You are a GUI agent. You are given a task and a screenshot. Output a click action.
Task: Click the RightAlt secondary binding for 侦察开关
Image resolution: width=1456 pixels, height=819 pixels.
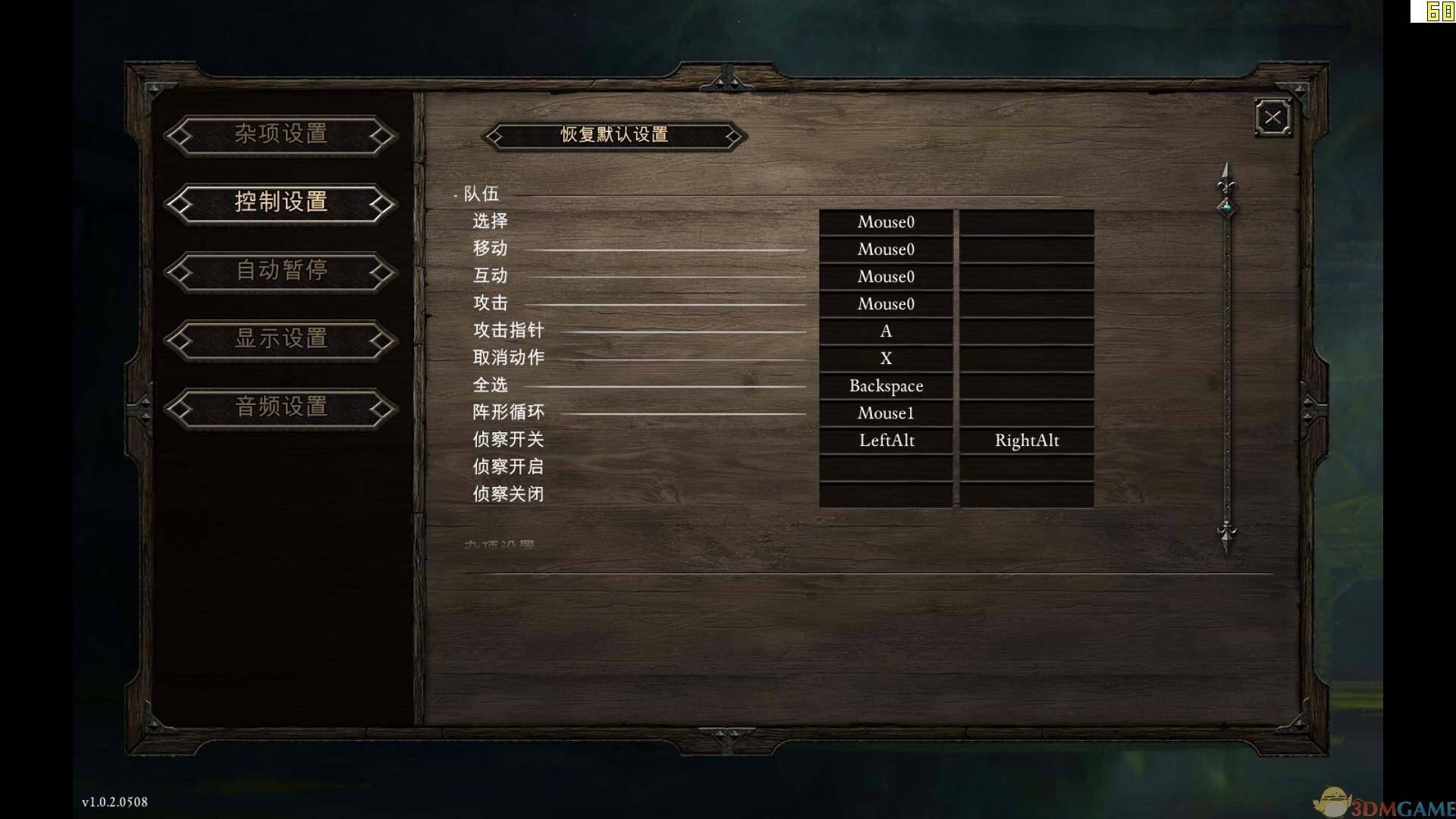[1027, 440]
